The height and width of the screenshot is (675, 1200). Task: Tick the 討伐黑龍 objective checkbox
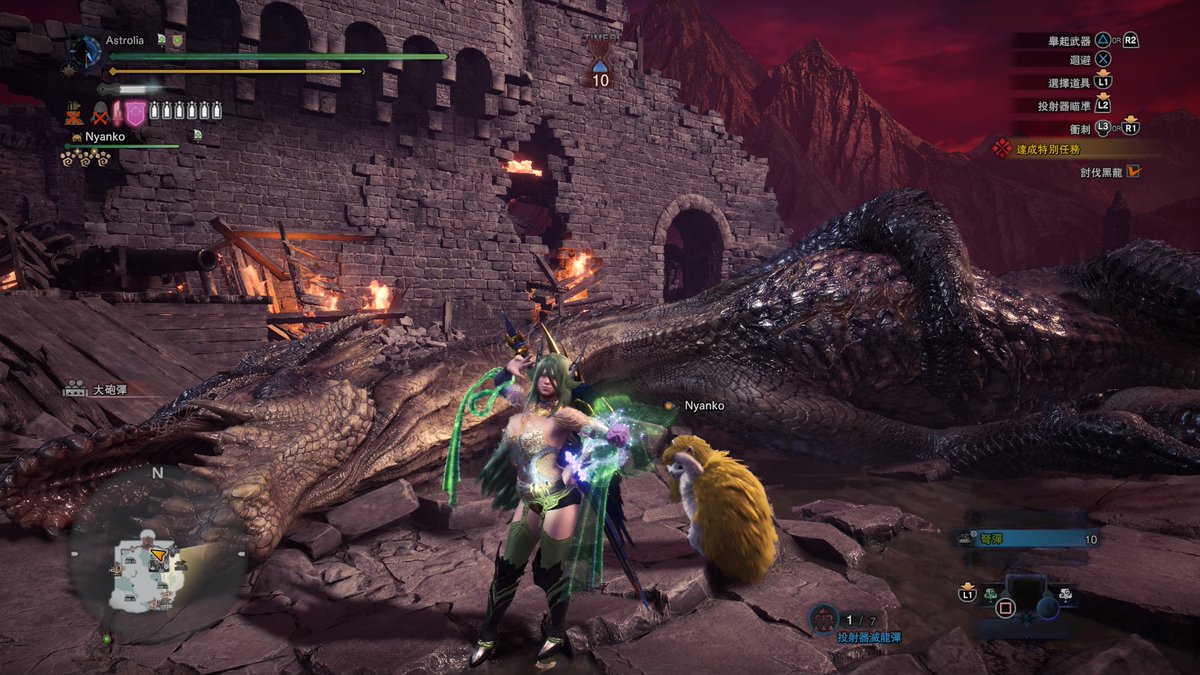pyautogui.click(x=1133, y=171)
